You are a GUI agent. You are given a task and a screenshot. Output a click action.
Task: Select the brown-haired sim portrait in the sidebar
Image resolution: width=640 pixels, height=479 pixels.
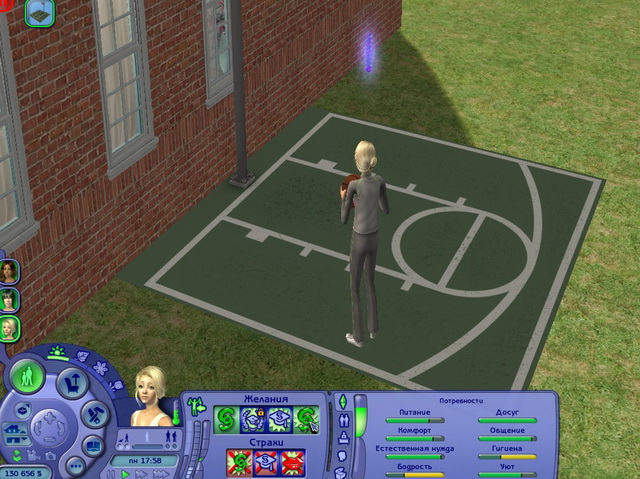coord(10,271)
